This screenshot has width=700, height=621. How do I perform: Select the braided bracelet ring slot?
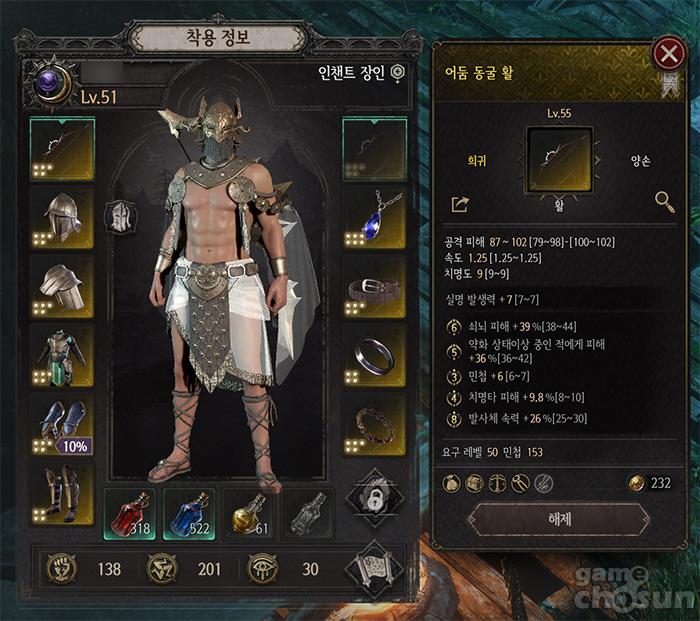click(x=375, y=424)
